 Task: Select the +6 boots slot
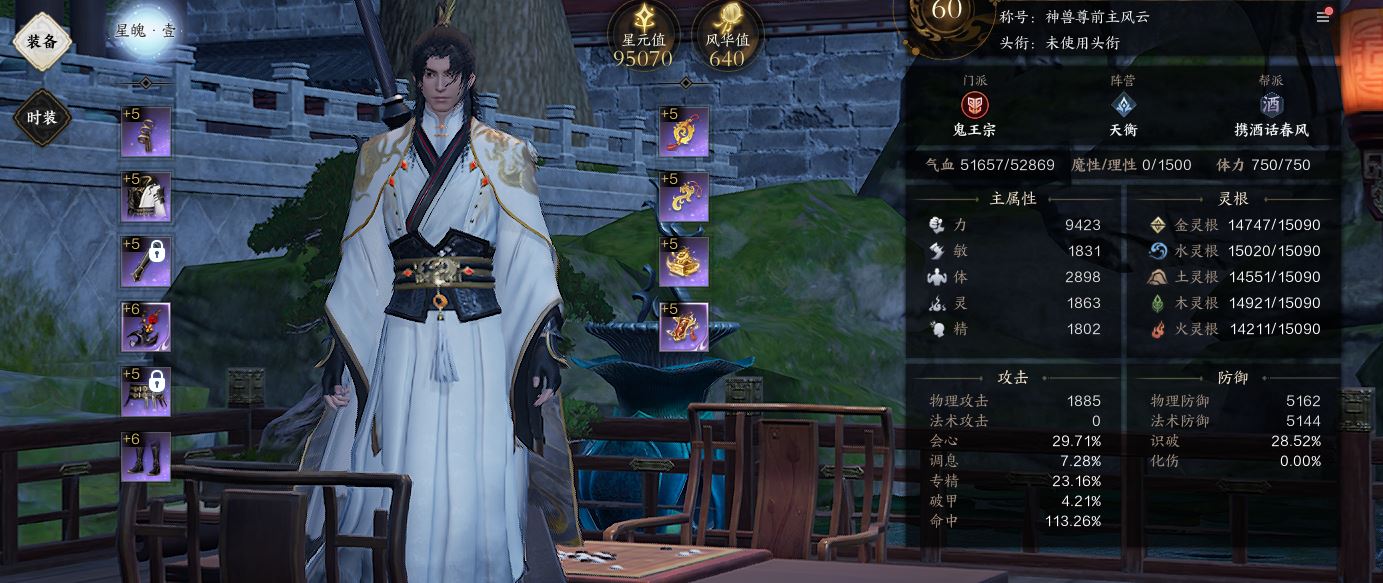pyautogui.click(x=146, y=457)
